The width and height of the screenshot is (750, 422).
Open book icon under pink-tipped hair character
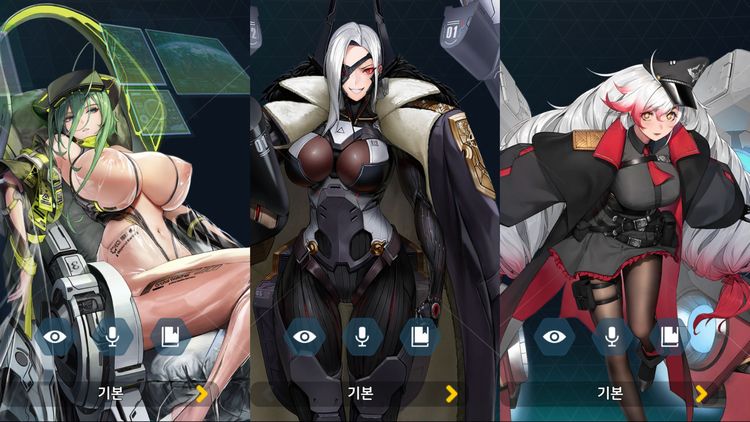click(668, 337)
